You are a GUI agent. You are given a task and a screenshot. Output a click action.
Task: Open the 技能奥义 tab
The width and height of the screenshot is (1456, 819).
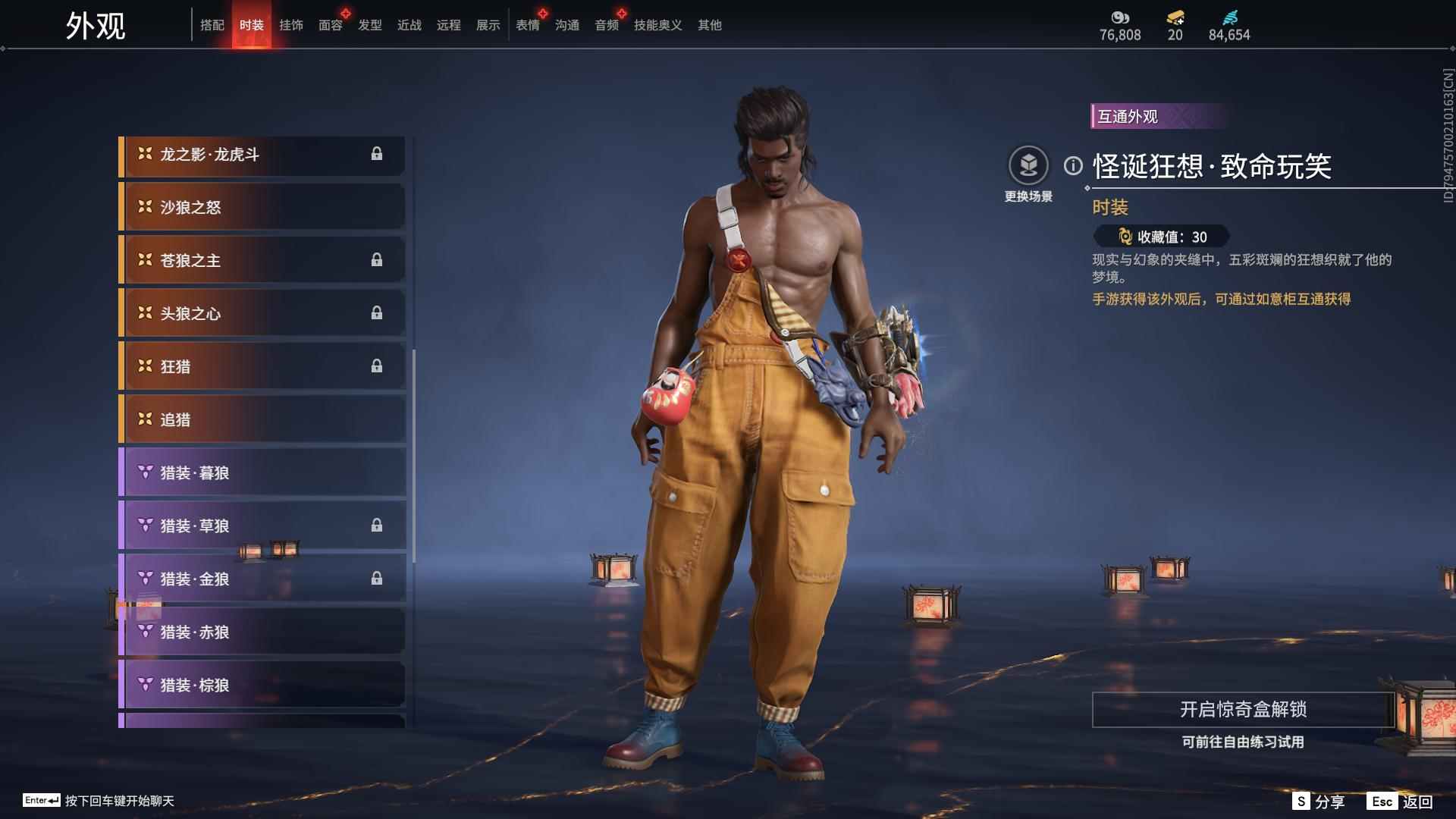point(657,25)
